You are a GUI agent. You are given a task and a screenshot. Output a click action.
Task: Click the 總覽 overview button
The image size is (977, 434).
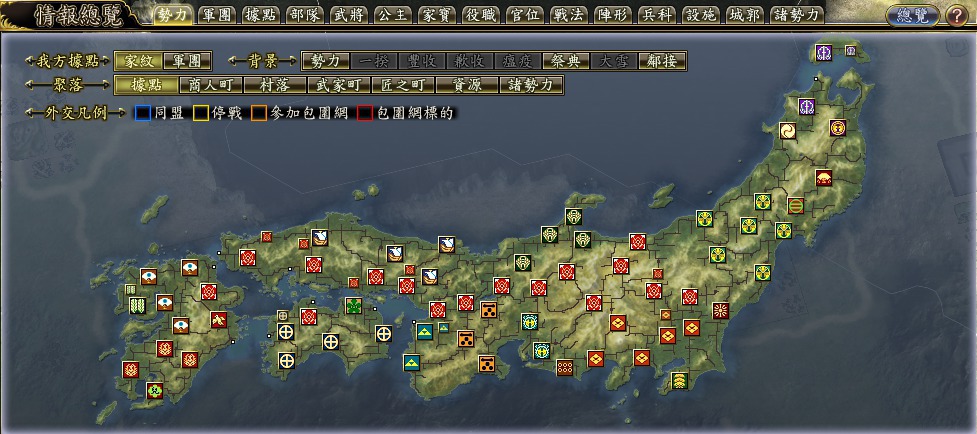pos(911,15)
